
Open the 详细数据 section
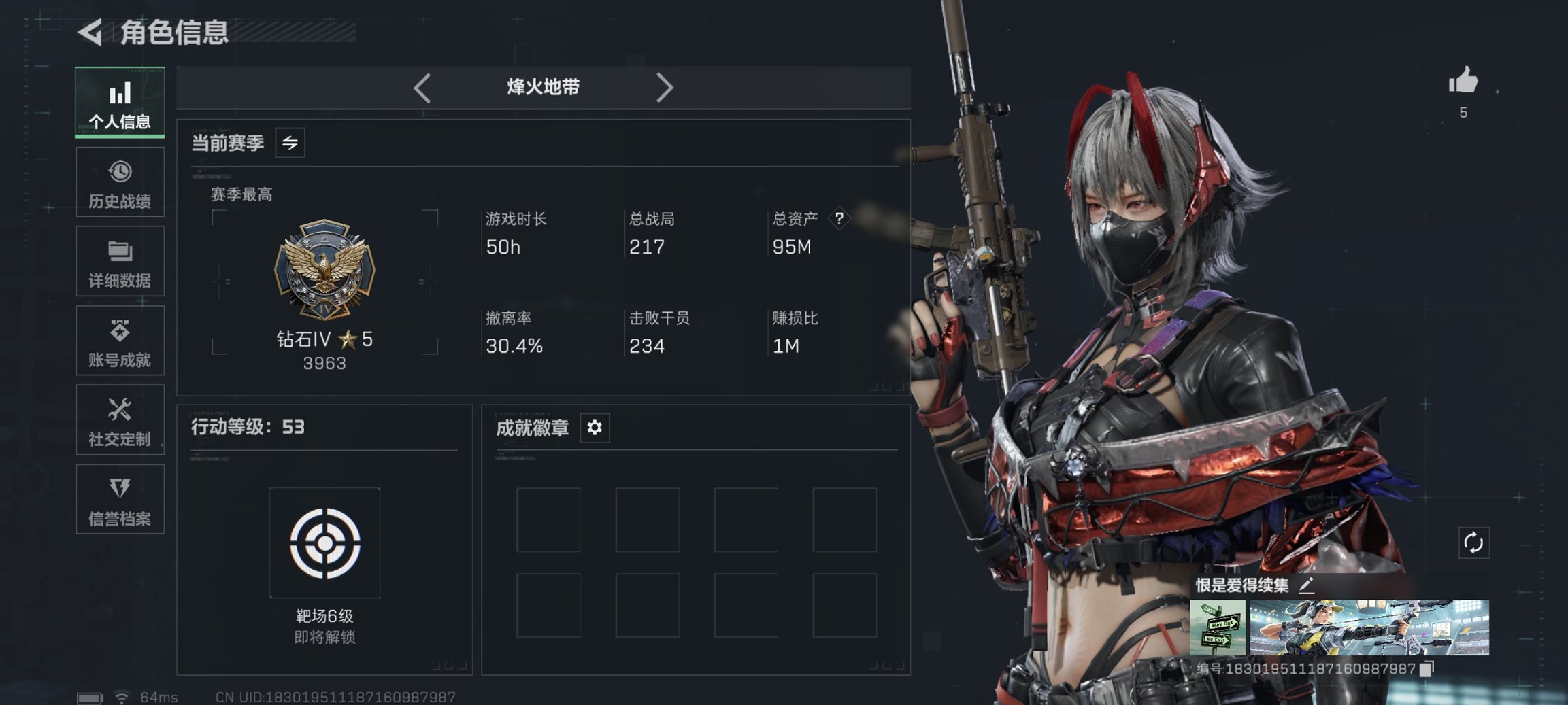pos(120,262)
